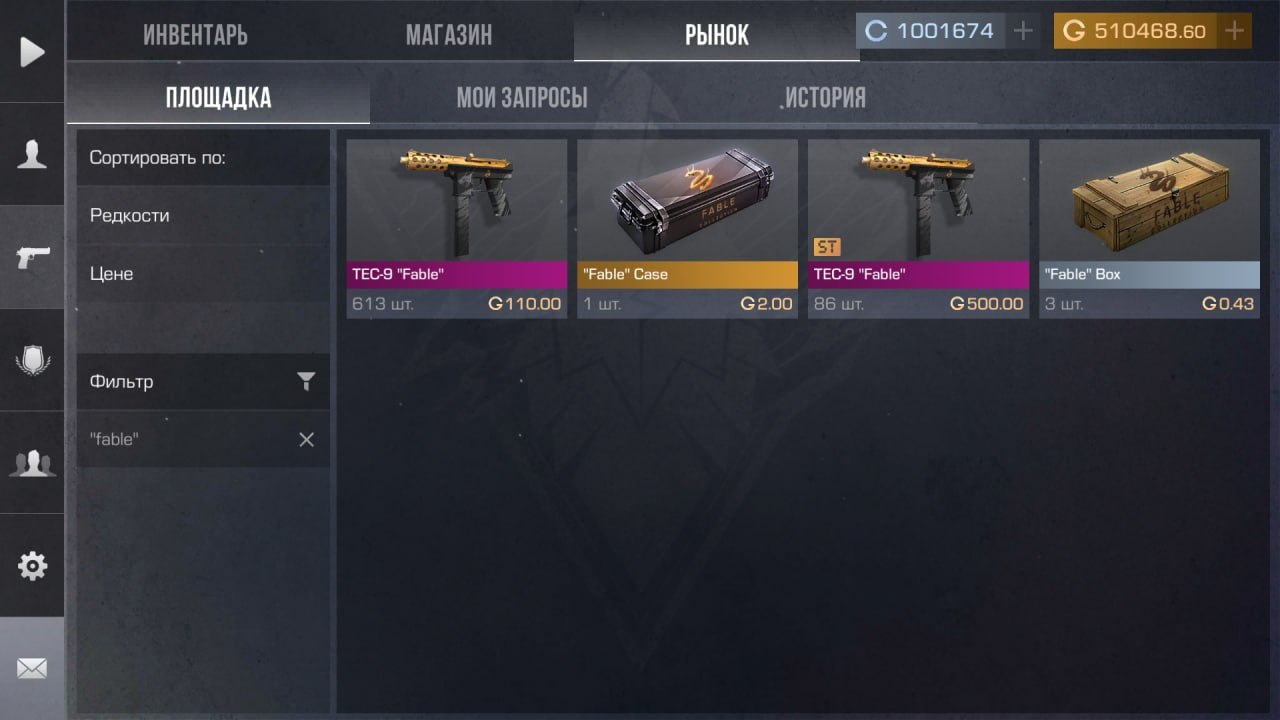The image size is (1280, 720).
Task: View the История sub-tab
Action: (x=825, y=98)
